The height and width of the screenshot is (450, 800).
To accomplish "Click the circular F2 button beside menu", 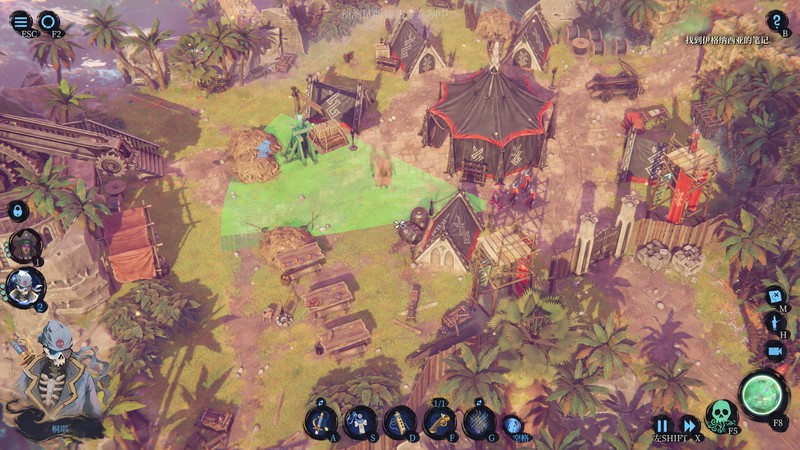I will [49, 20].
